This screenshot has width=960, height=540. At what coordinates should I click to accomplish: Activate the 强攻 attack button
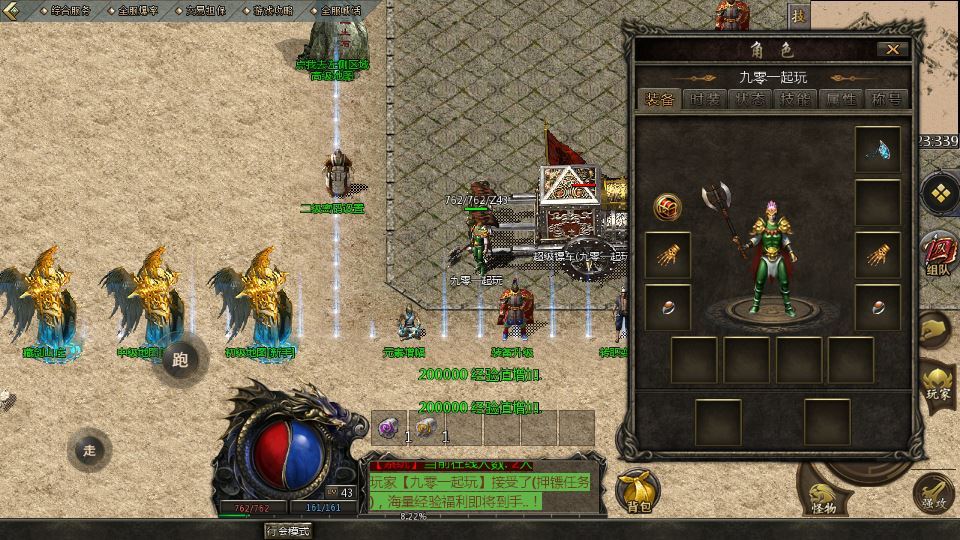pyautogui.click(x=935, y=492)
